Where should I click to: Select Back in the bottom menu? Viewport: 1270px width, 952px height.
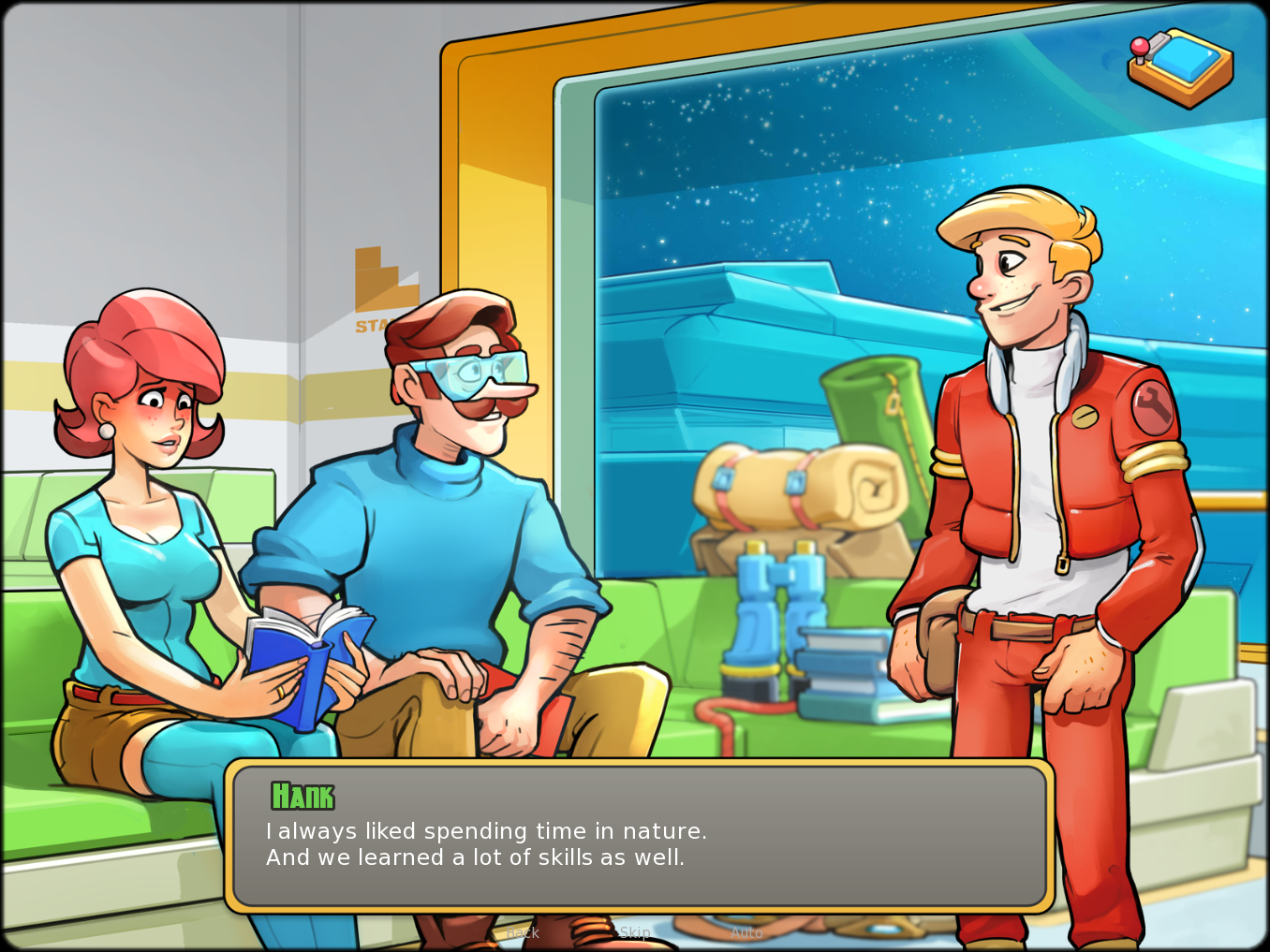523,932
